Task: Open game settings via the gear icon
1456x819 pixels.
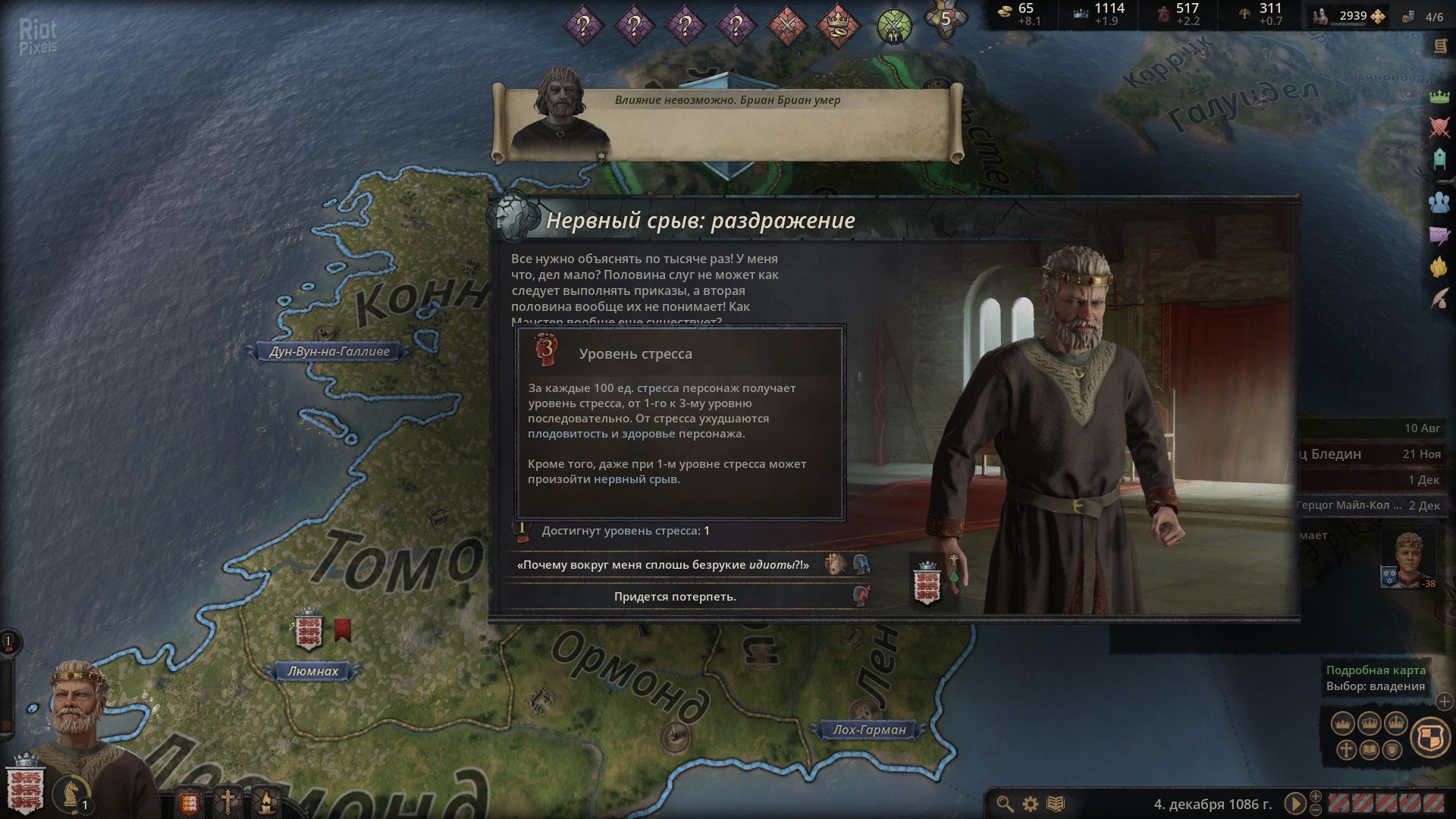Action: (1029, 803)
